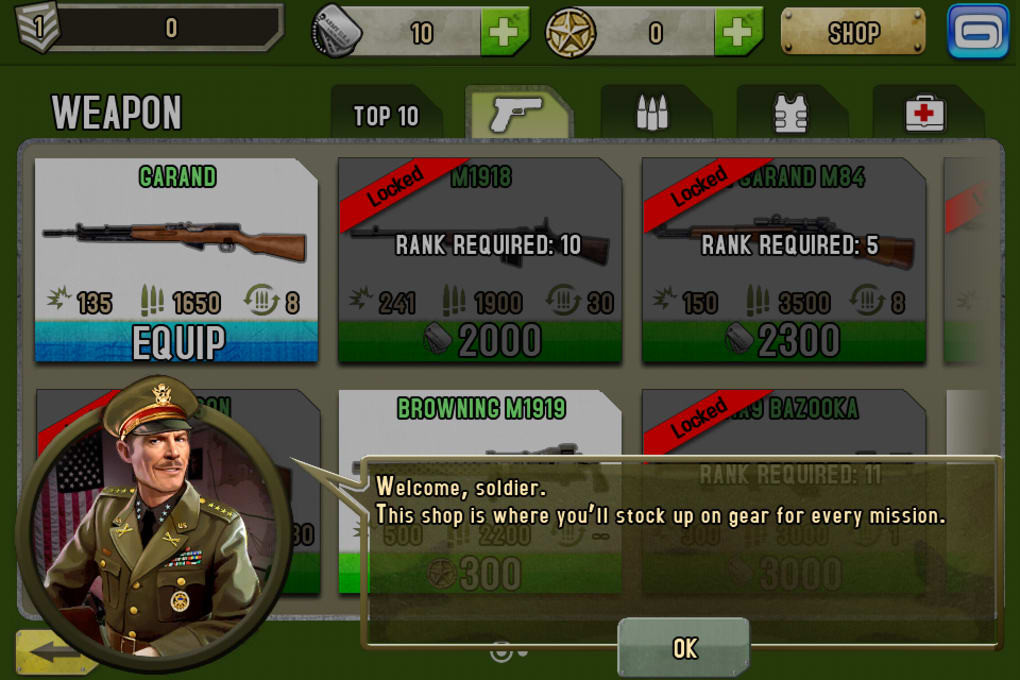
Task: Open the Shop button
Action: 853,33
